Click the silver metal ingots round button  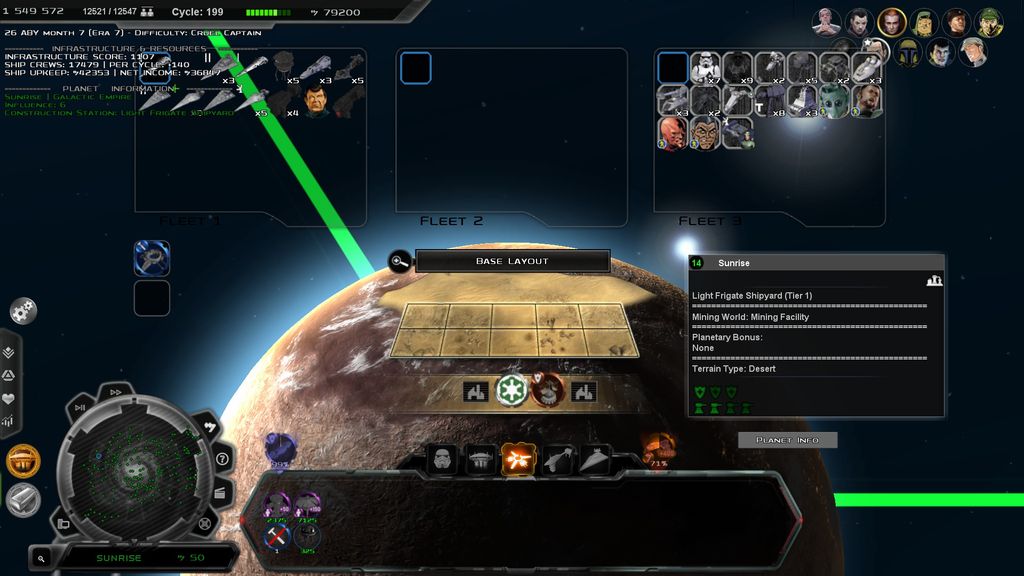(x=22, y=499)
